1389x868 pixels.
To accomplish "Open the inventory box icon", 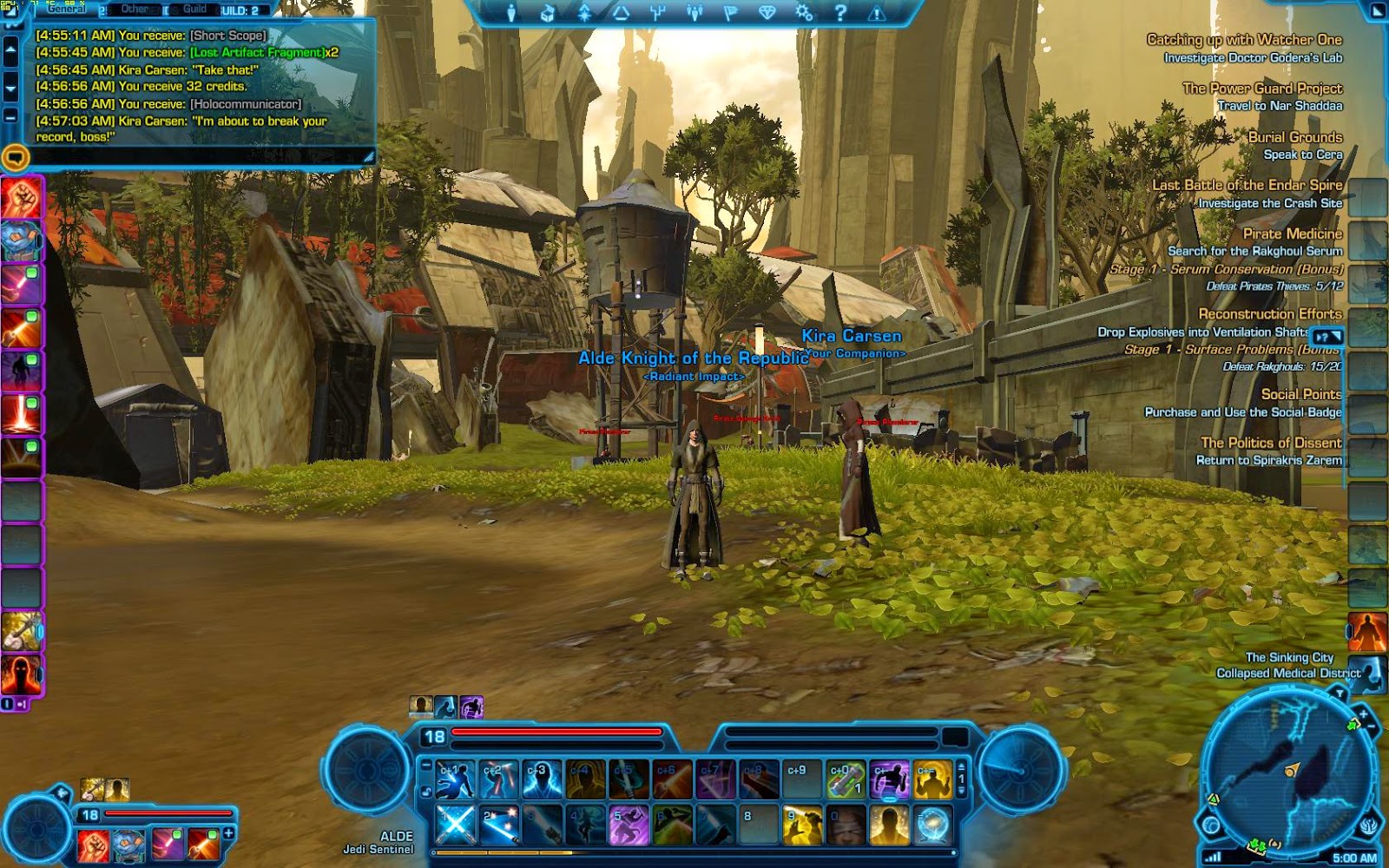I will (x=548, y=13).
